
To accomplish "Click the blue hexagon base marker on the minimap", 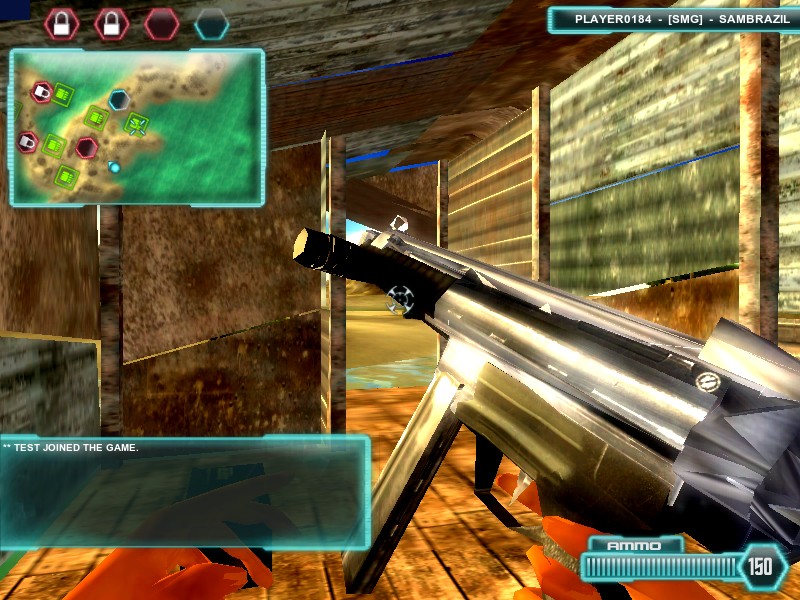I will 119,99.
